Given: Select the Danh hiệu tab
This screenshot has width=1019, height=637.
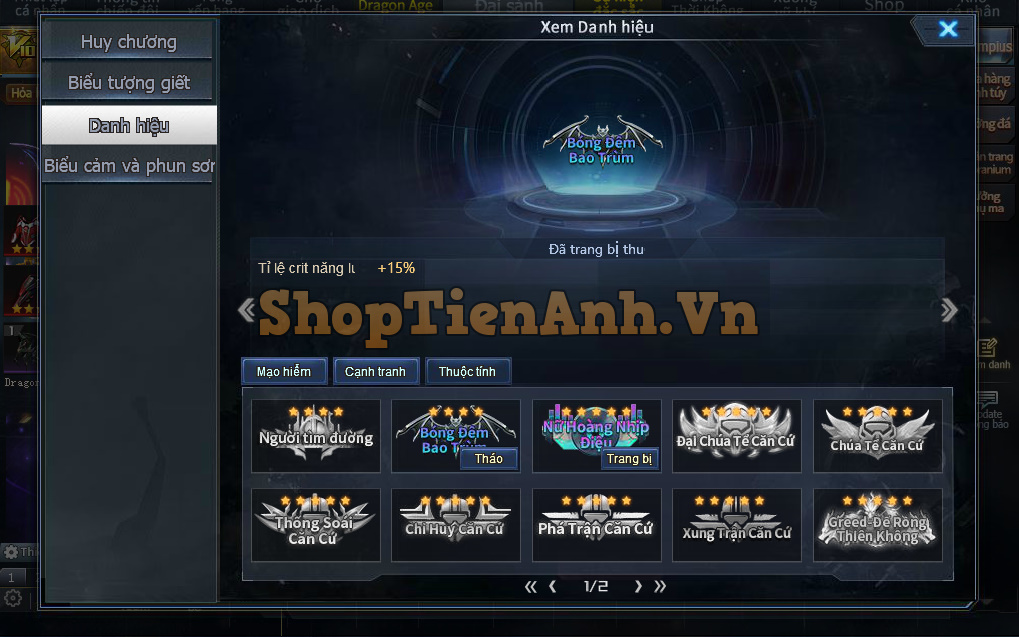Looking at the screenshot, I should pos(128,125).
